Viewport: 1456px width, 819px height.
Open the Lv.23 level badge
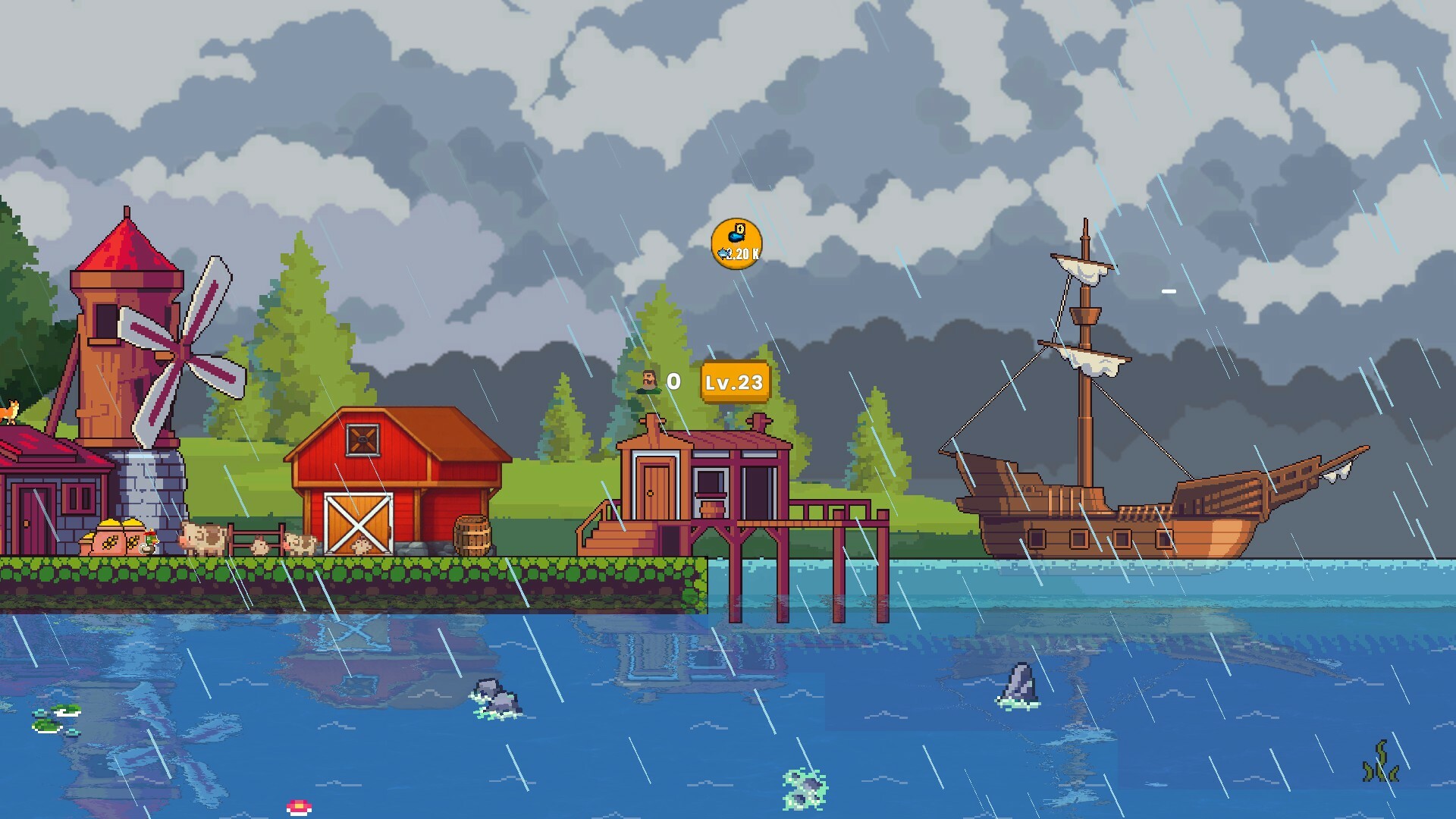734,382
